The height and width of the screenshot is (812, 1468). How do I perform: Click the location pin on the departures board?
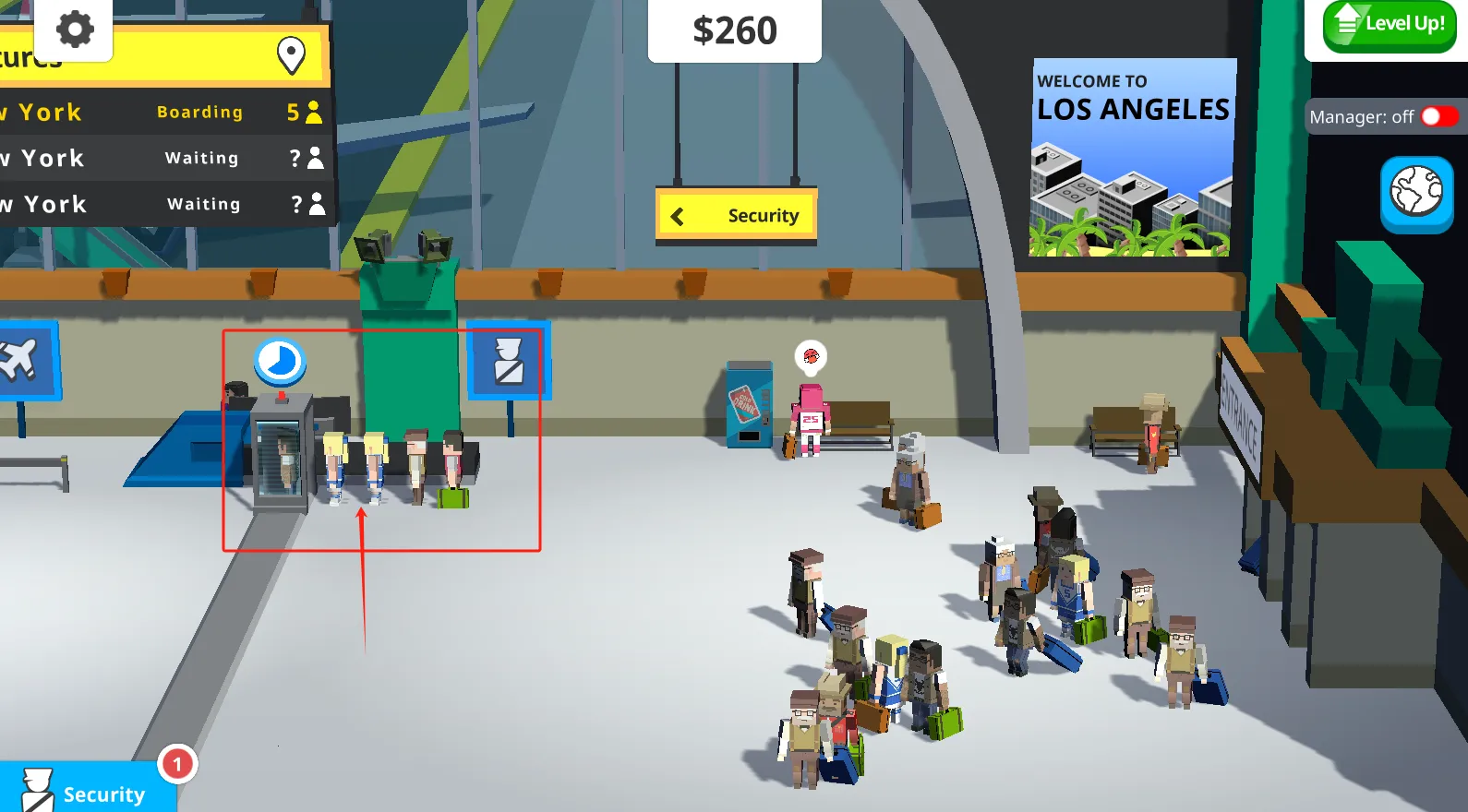click(x=291, y=53)
